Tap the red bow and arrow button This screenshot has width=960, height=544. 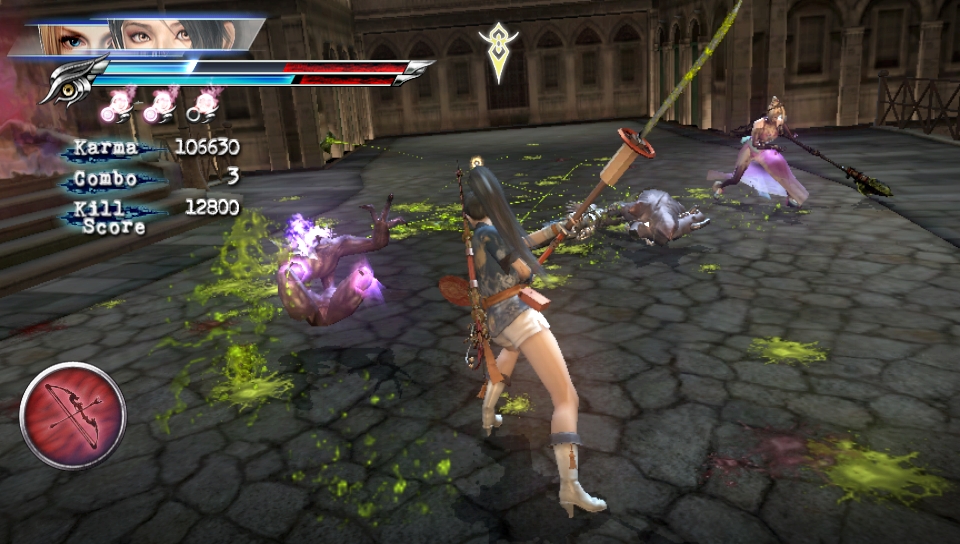(72, 415)
